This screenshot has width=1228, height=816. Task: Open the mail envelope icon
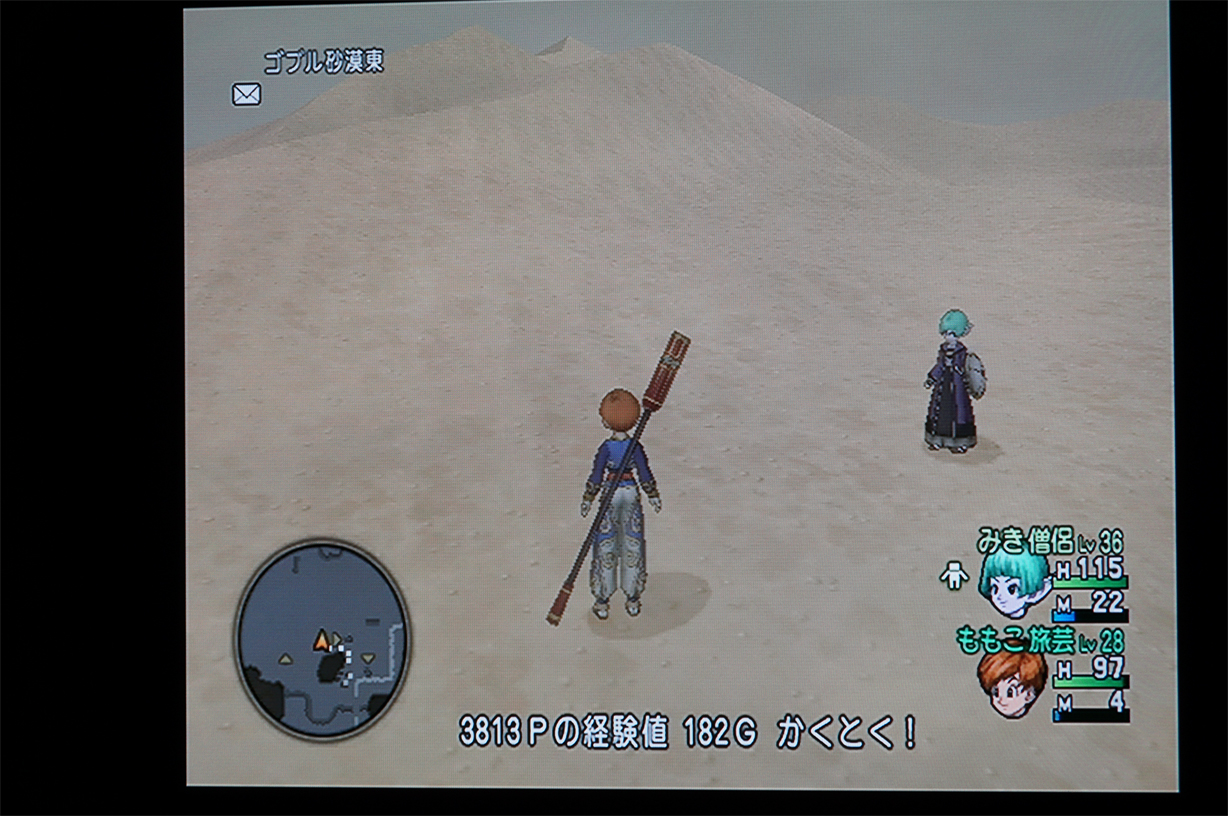click(246, 94)
